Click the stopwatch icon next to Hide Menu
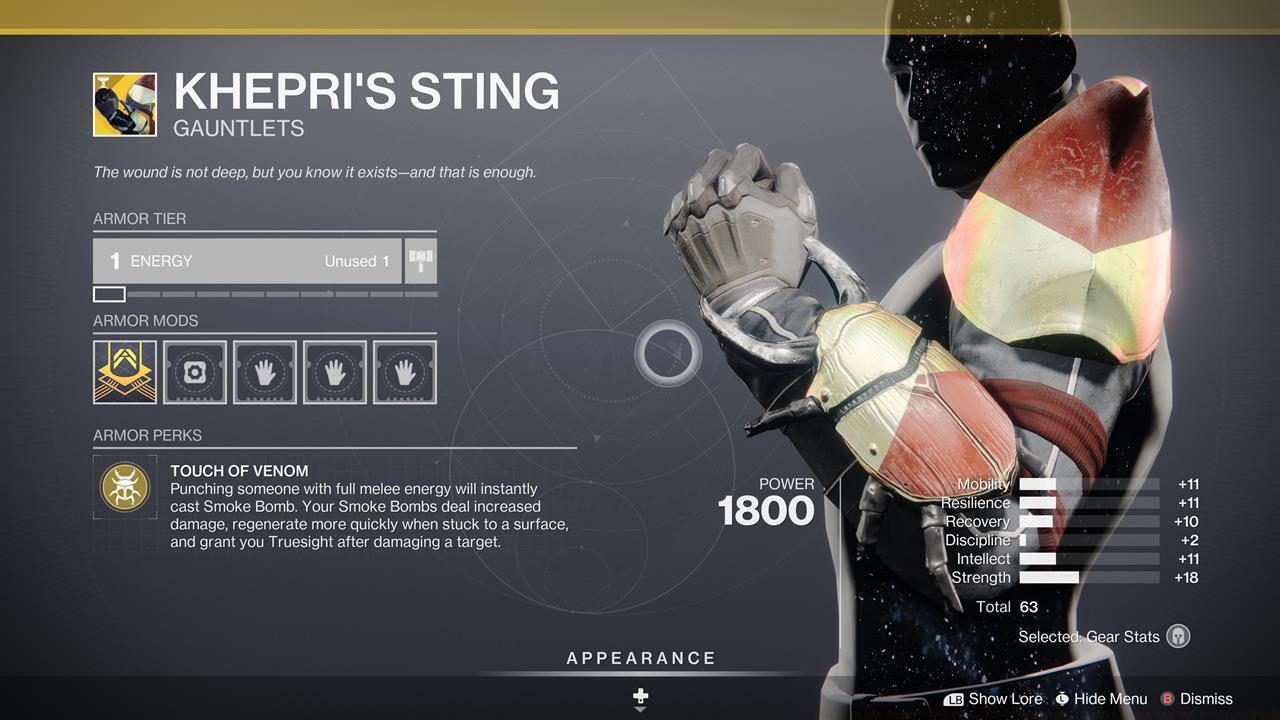The image size is (1280, 720). click(x=1062, y=699)
